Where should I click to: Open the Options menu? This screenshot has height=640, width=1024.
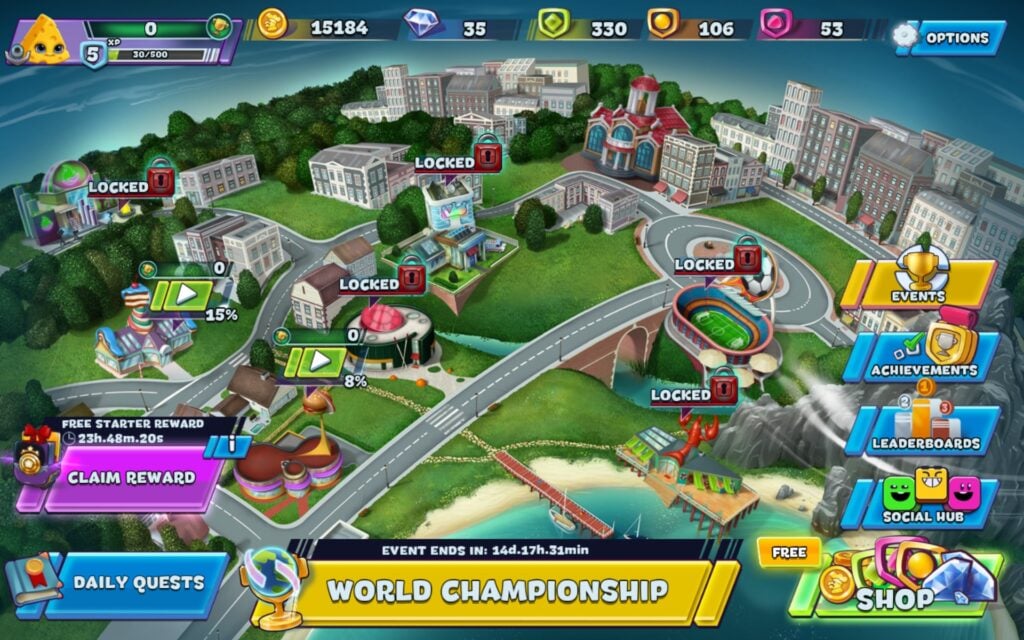955,38
